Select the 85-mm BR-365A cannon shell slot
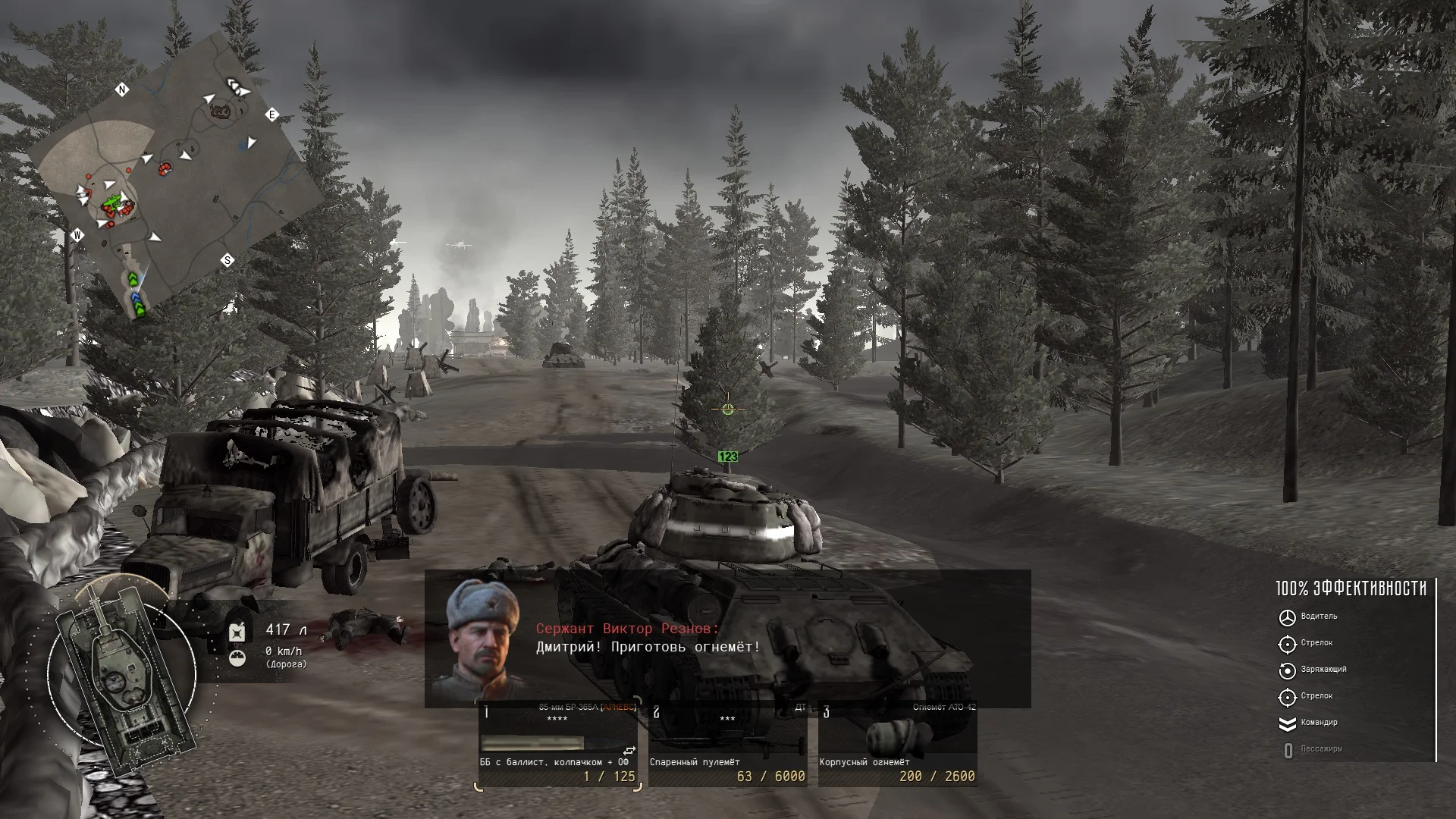 click(x=557, y=745)
